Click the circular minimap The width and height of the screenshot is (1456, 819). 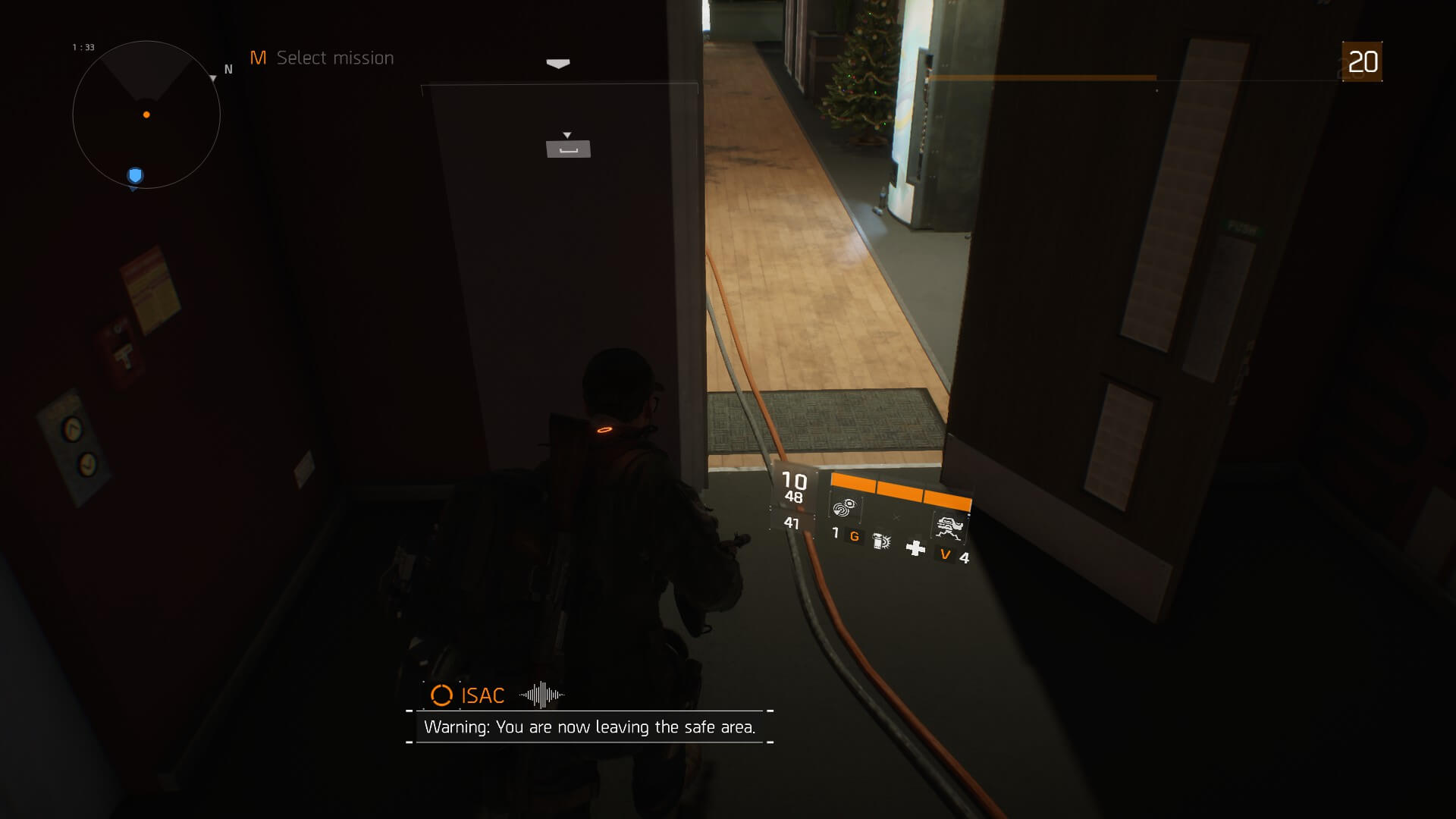point(146,115)
